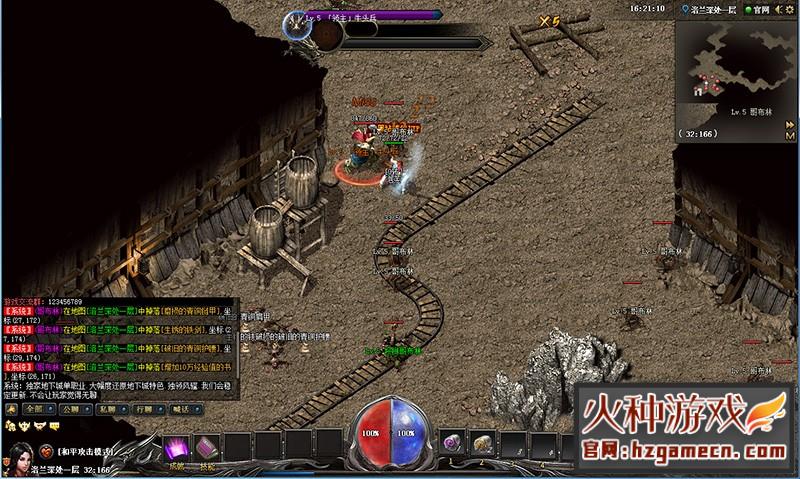The image size is (800, 479).
Task: Click the grey stone hotbar icon
Action: click(x=483, y=442)
